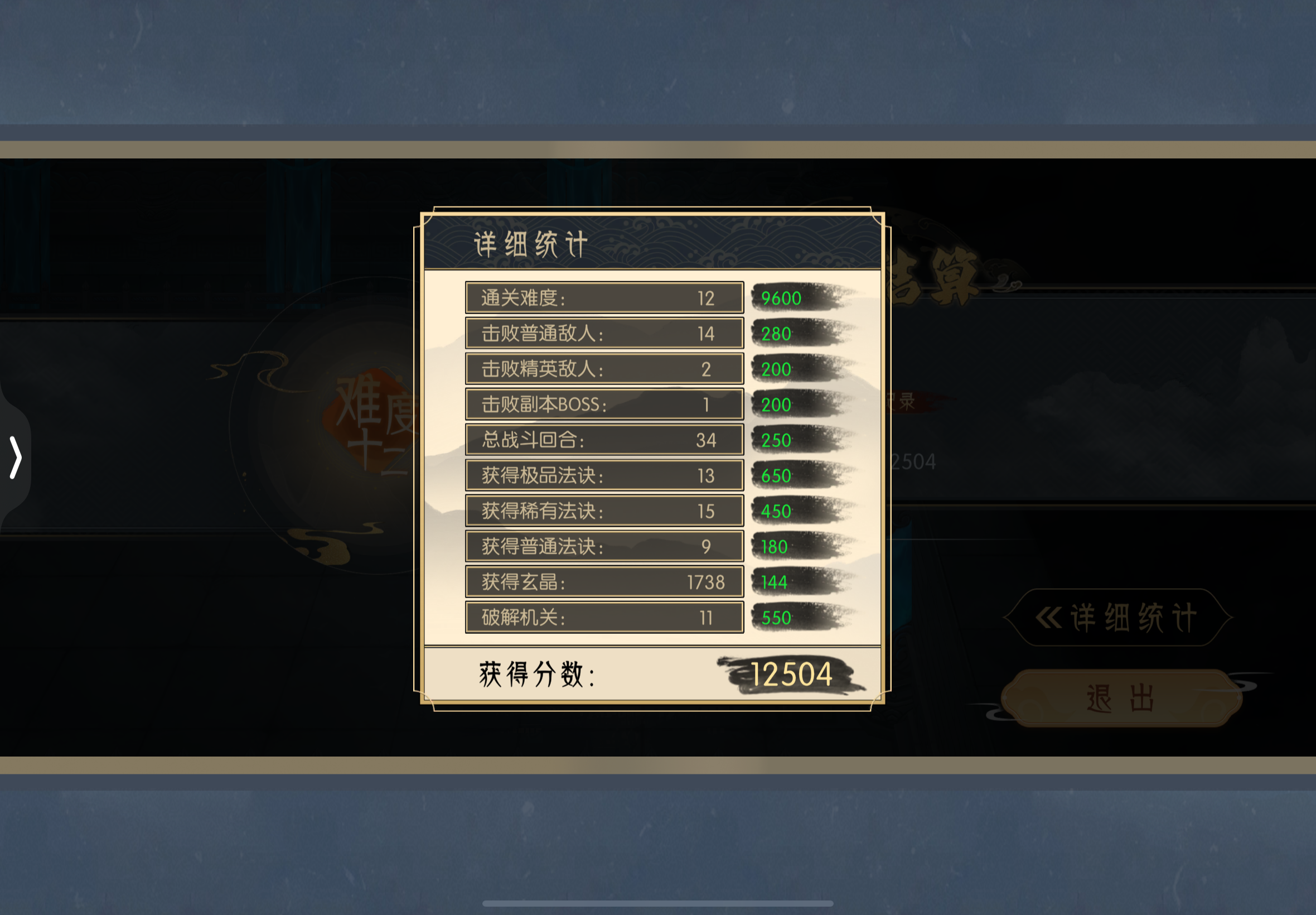
Task: Click the 总战斗回合 battle rounds stat
Action: pyautogui.click(x=604, y=440)
